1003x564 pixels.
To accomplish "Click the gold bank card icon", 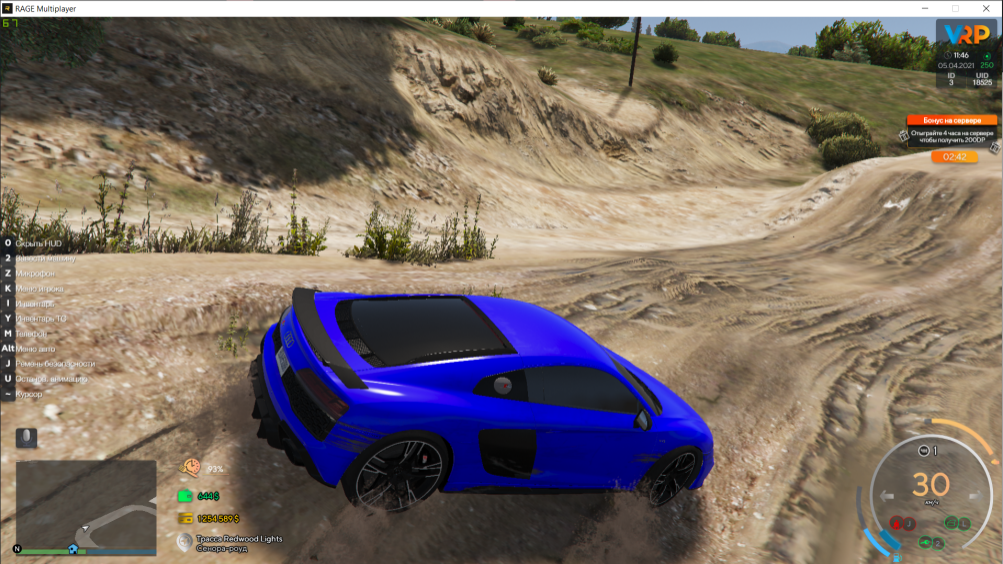I will point(185,518).
